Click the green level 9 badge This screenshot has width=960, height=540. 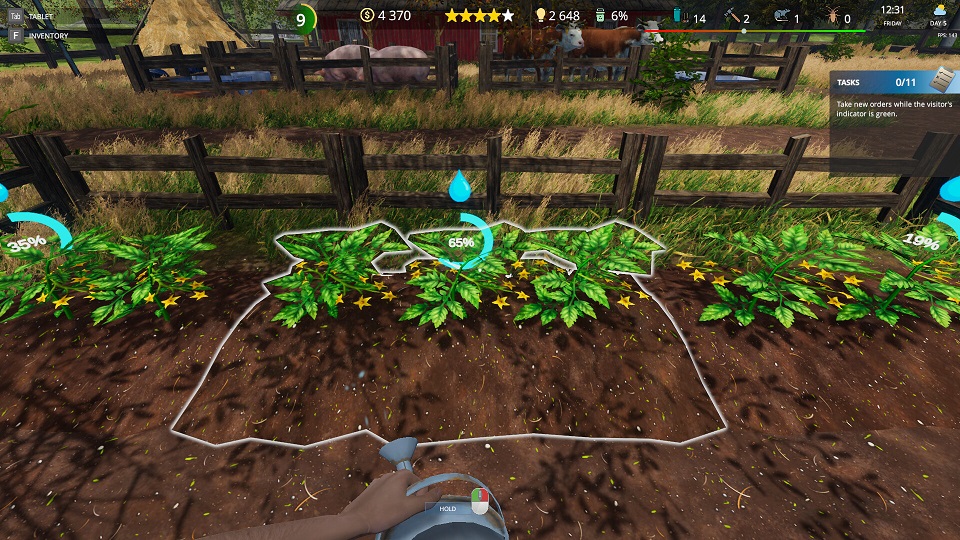point(300,19)
